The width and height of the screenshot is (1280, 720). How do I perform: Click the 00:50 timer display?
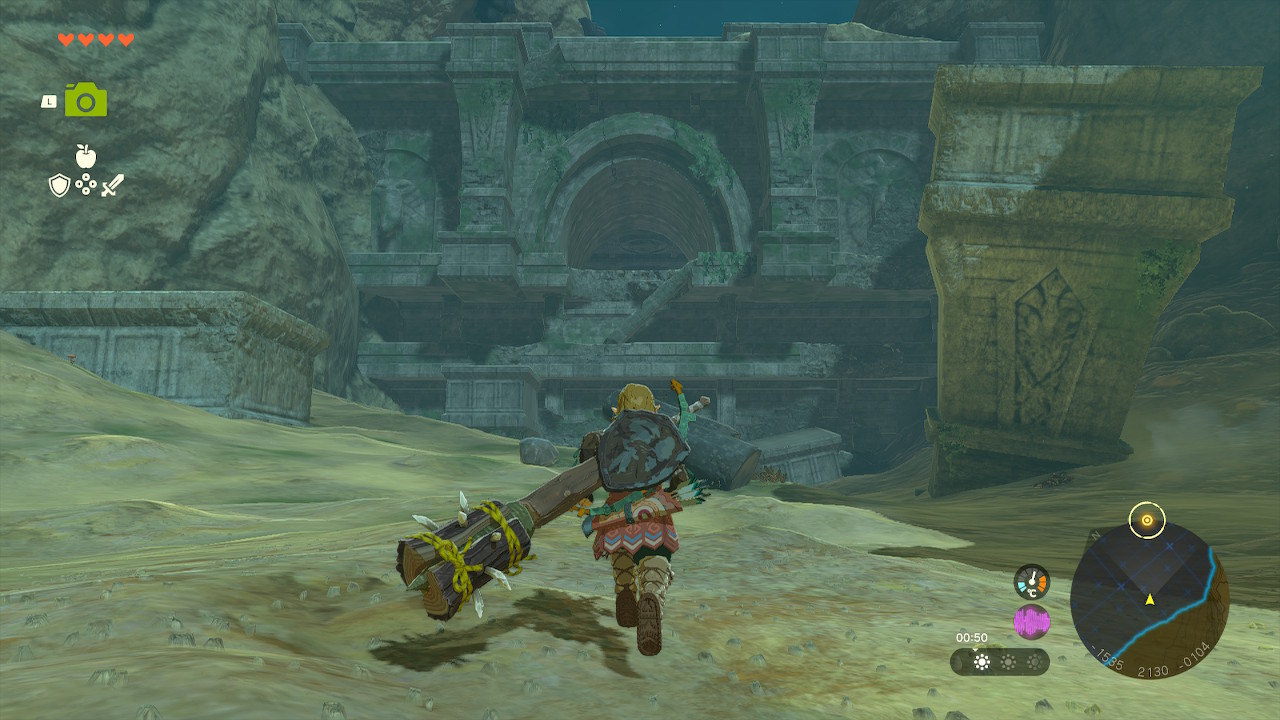pyautogui.click(x=972, y=637)
